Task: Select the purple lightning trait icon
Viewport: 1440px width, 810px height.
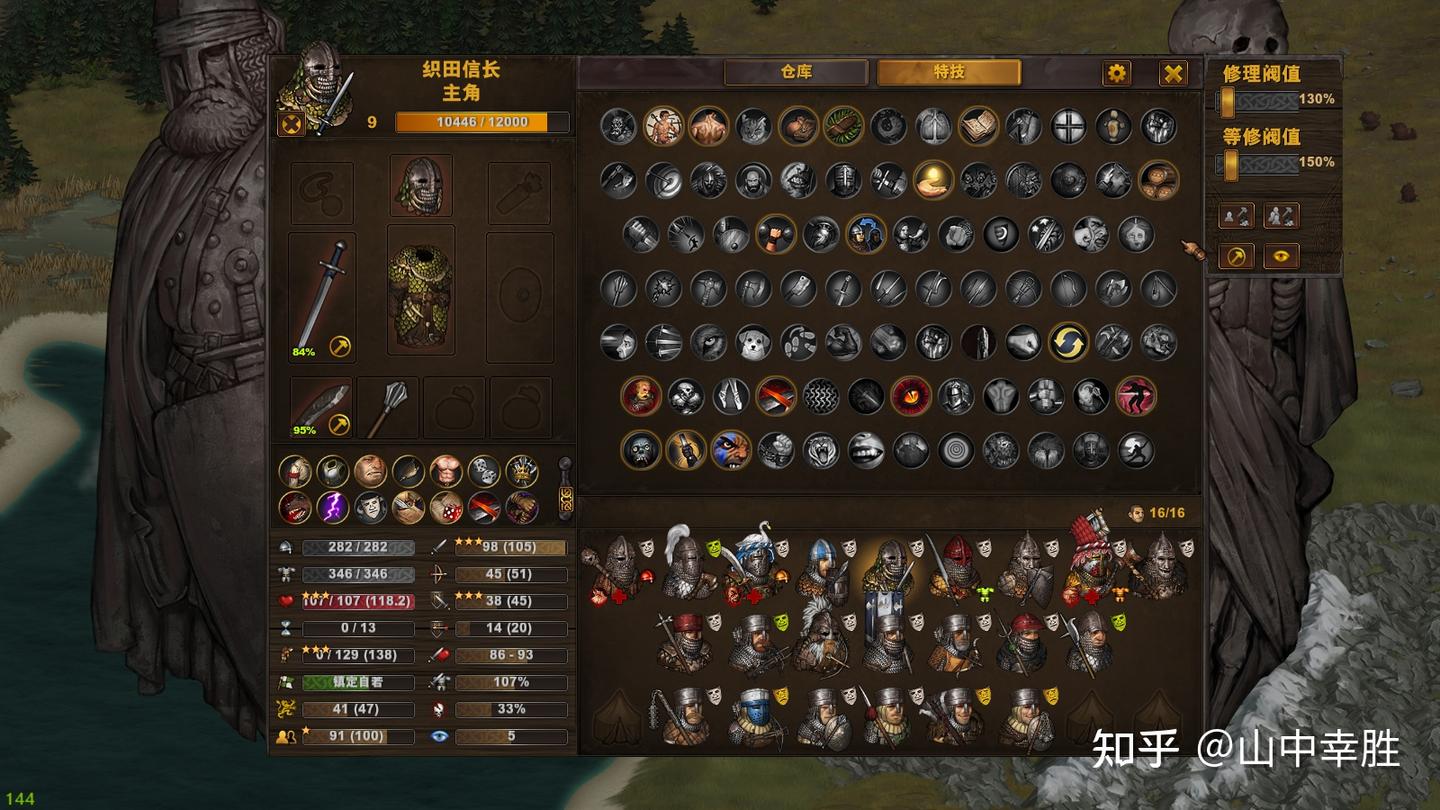Action: [332, 507]
